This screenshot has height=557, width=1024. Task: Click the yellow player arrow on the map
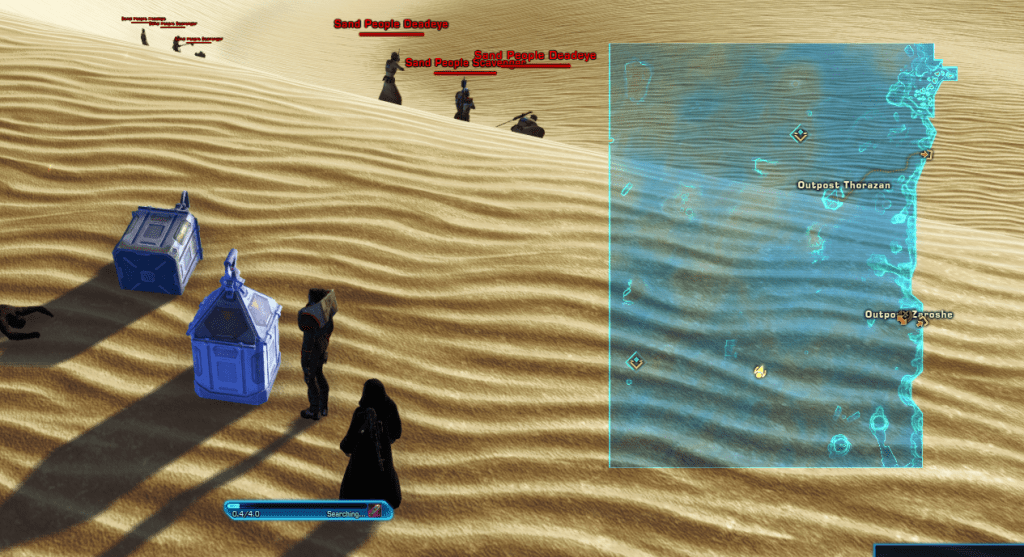point(759,372)
